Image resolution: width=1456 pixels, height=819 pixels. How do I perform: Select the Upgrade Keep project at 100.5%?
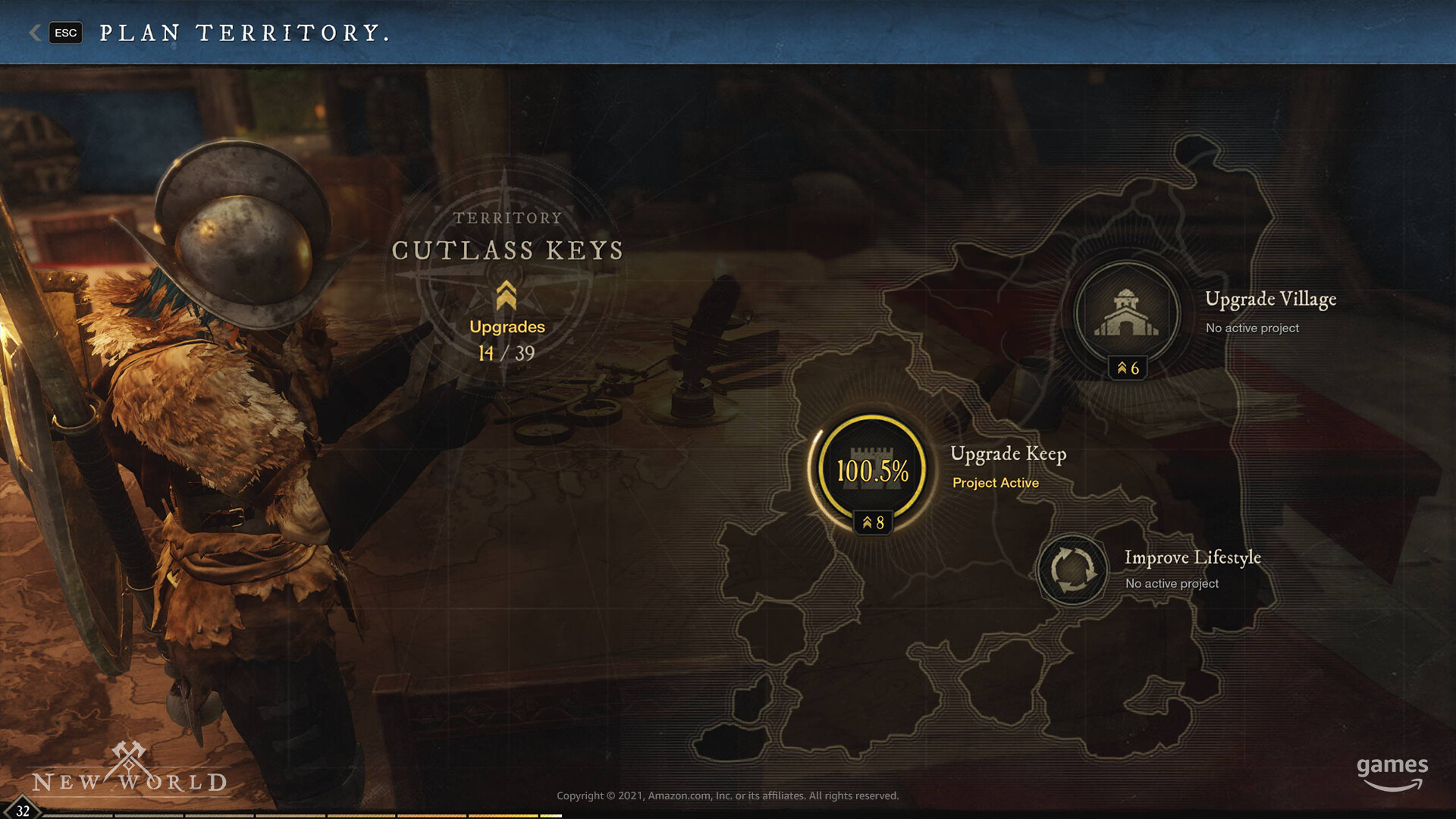click(x=872, y=469)
